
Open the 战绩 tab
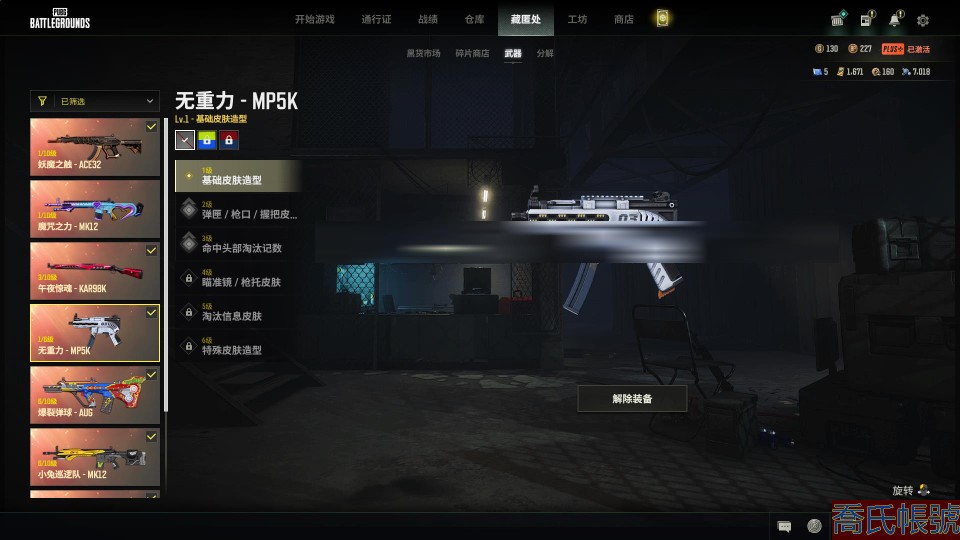point(428,19)
